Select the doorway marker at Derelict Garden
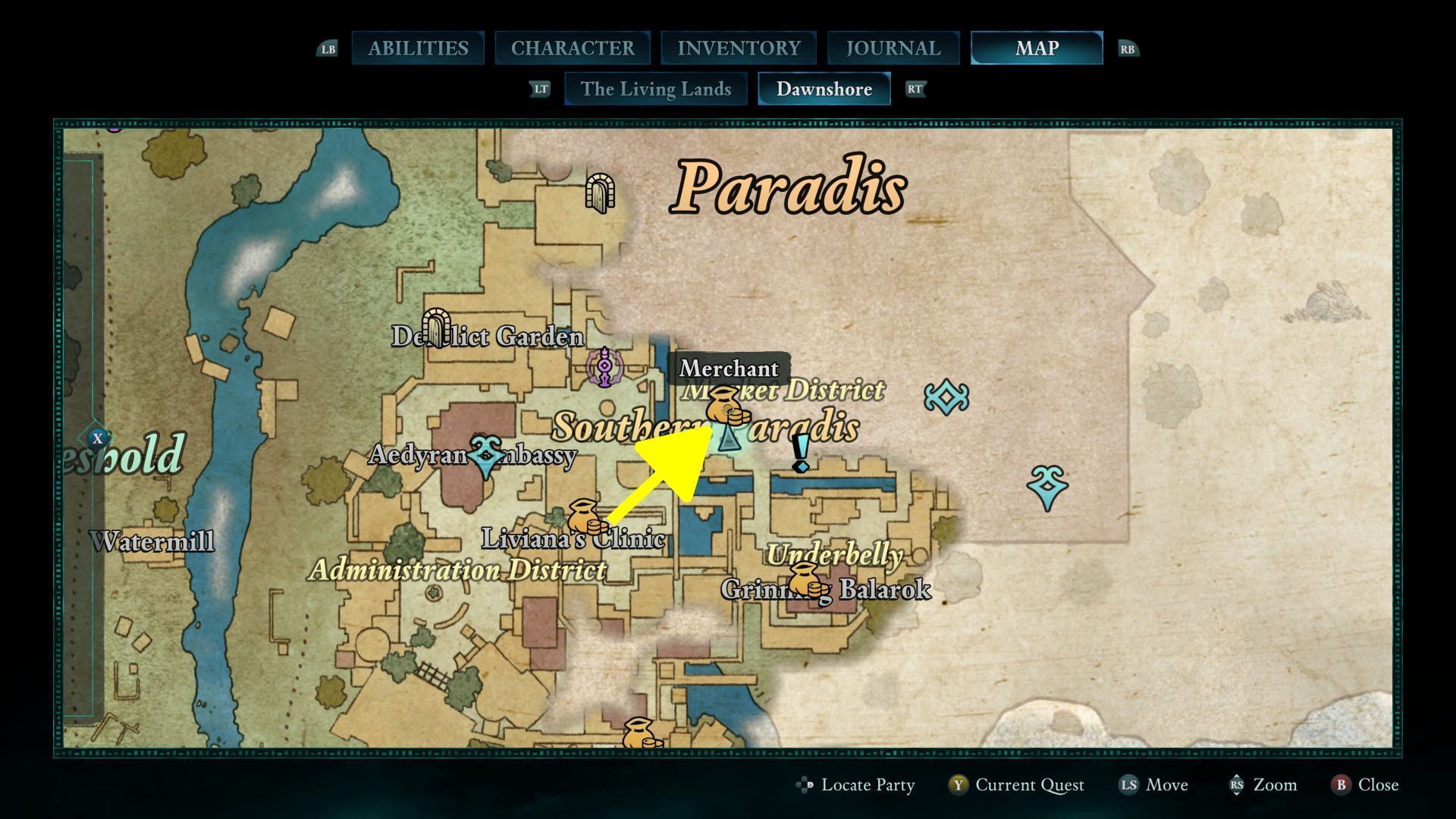This screenshot has height=819, width=1456. [x=436, y=328]
